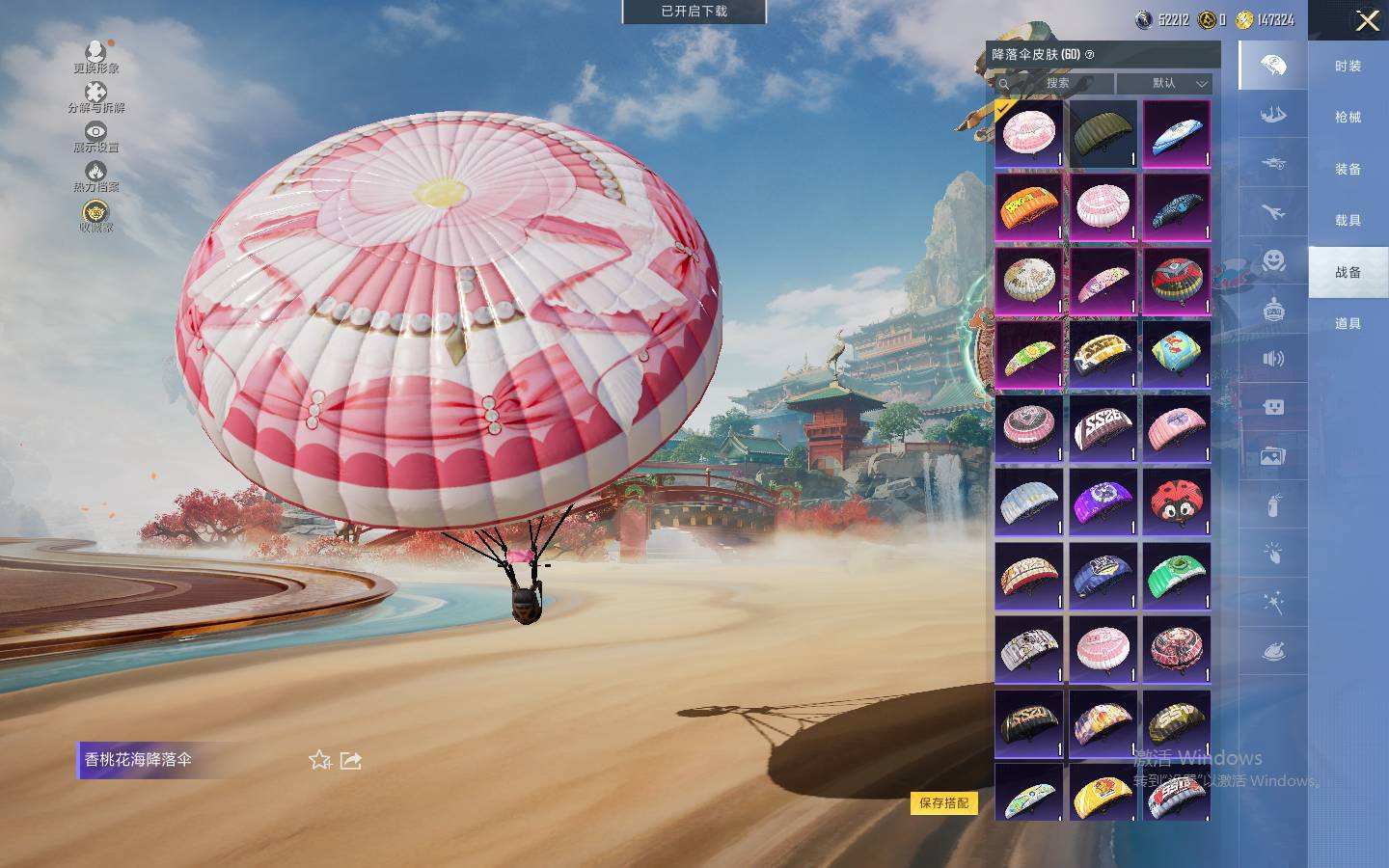Image resolution: width=1389 pixels, height=868 pixels.
Task: Click the 保存搭配 save loadout button
Action: click(x=943, y=802)
